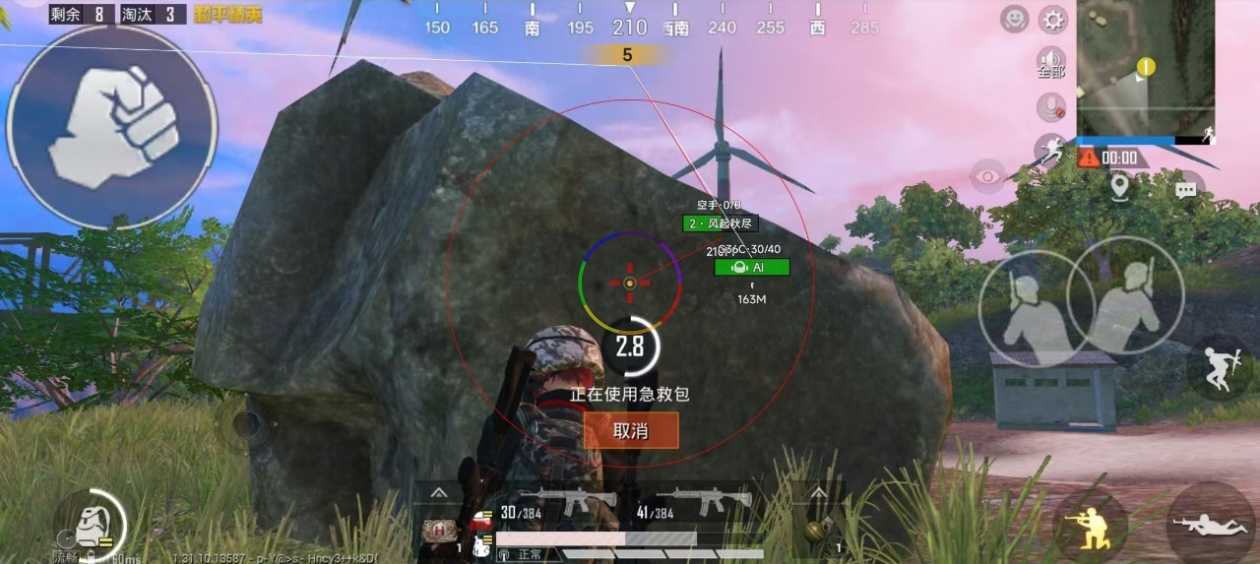Tap the fist melee attack button
1260x564 pixels.
tap(112, 127)
